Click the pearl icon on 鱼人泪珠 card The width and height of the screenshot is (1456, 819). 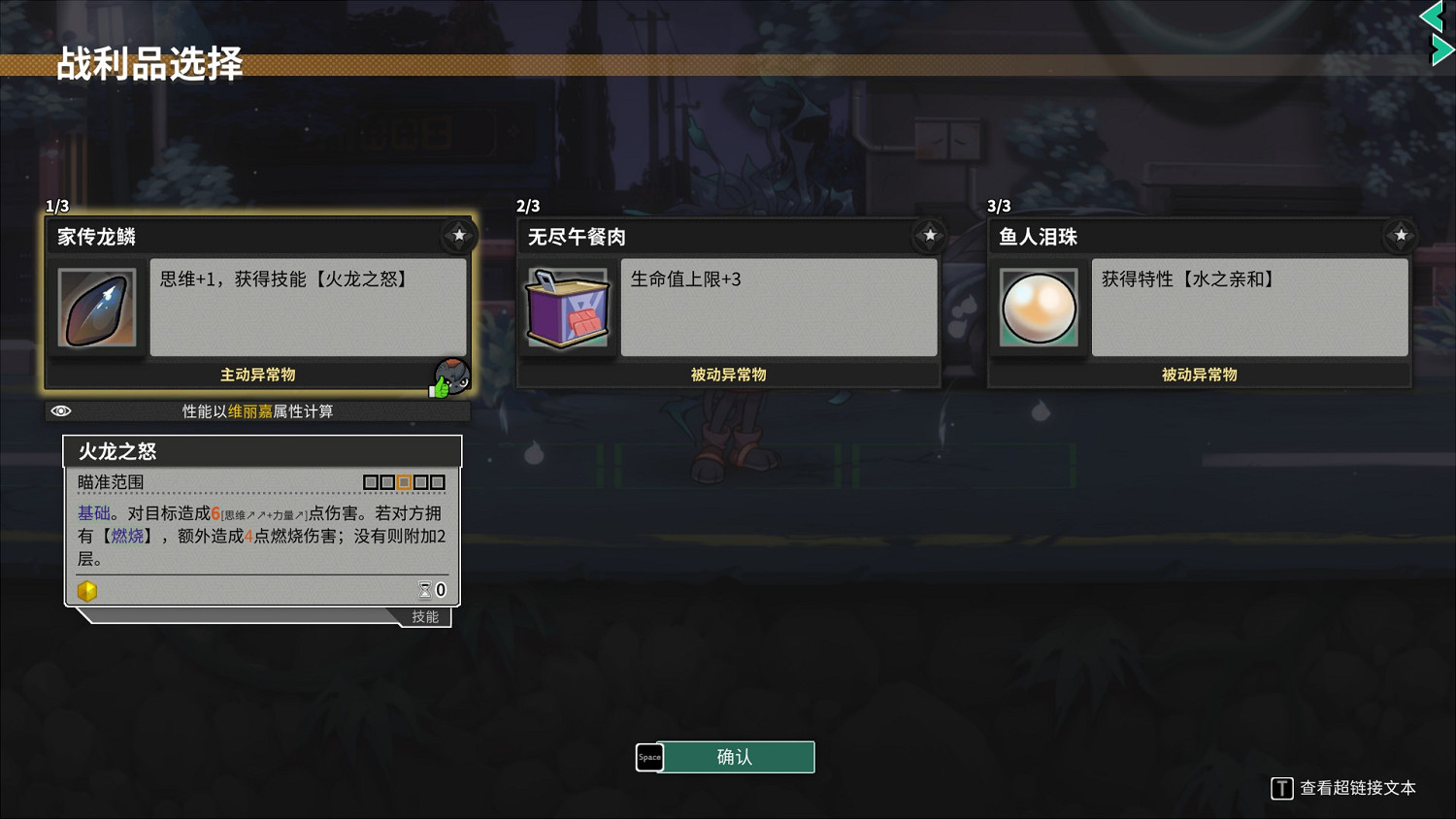1039,308
